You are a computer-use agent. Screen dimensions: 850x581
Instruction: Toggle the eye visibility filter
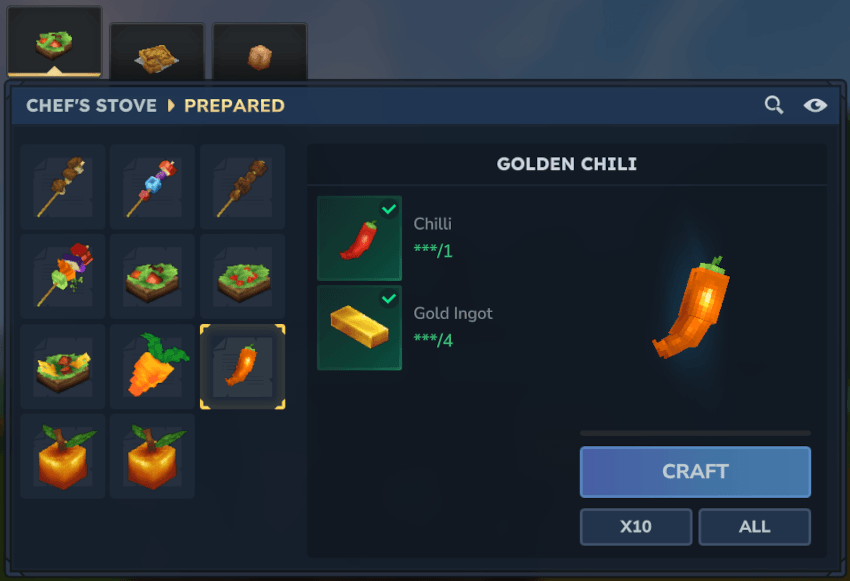point(815,105)
